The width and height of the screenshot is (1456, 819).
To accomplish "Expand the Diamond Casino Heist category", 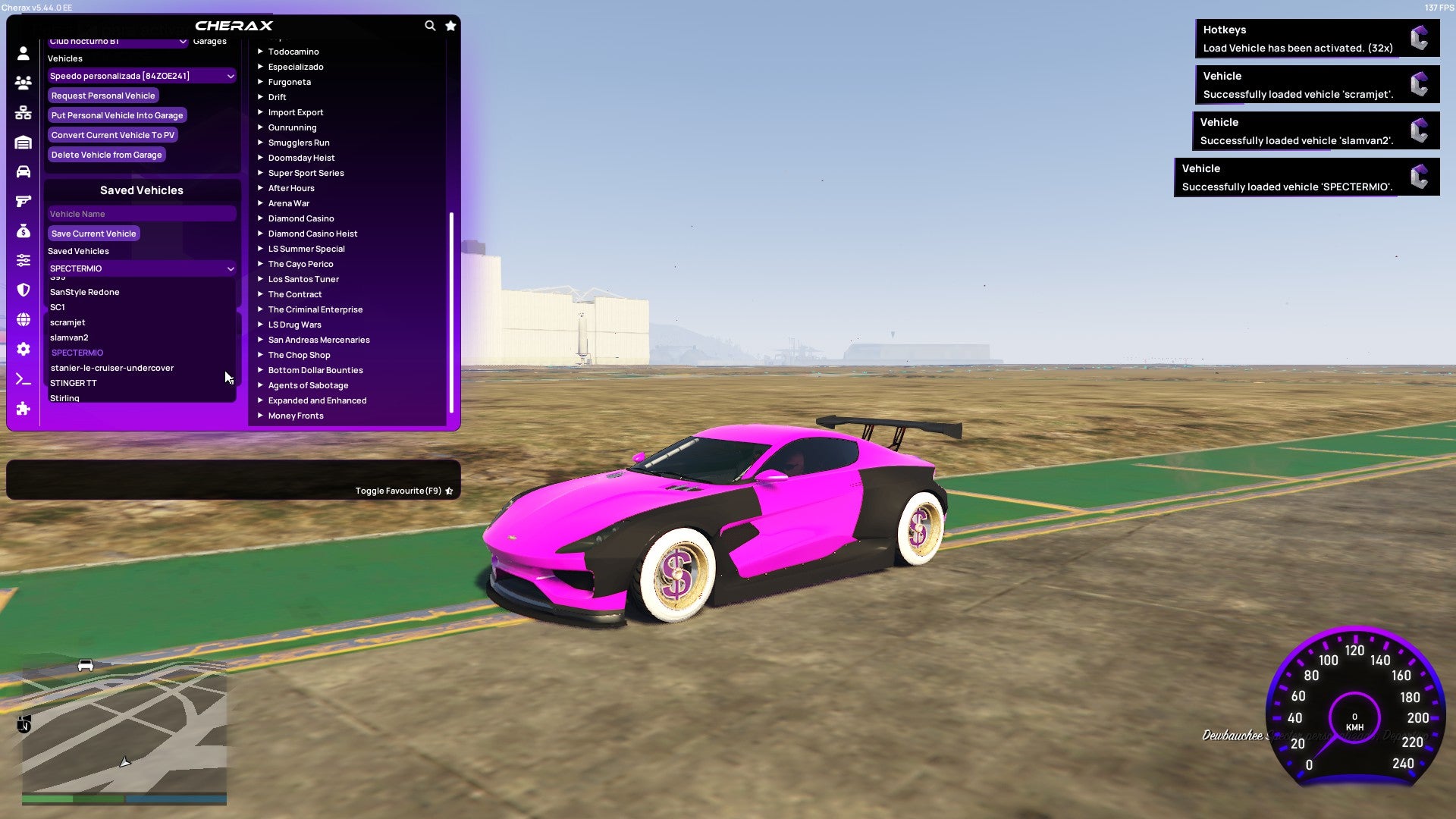I will point(312,233).
